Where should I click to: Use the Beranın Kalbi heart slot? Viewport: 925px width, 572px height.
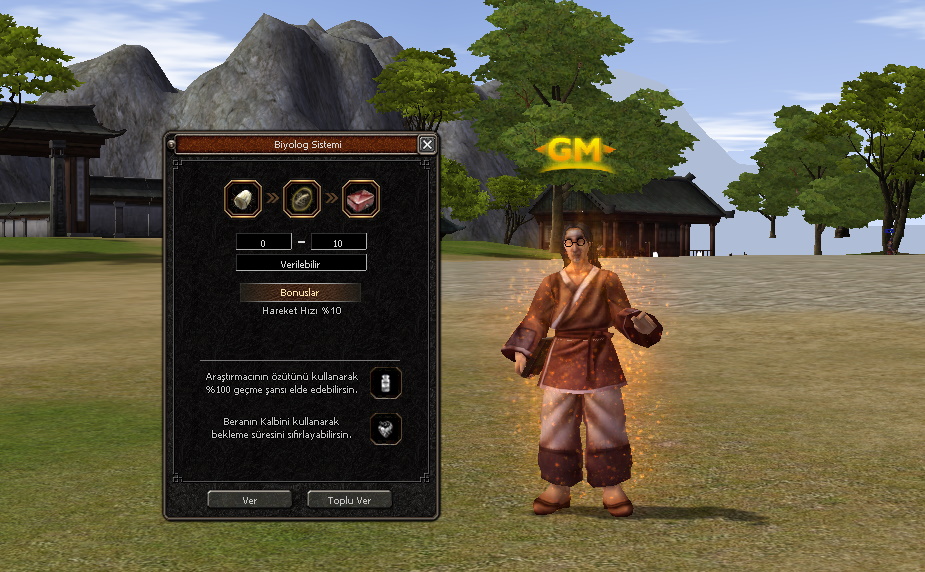click(386, 429)
